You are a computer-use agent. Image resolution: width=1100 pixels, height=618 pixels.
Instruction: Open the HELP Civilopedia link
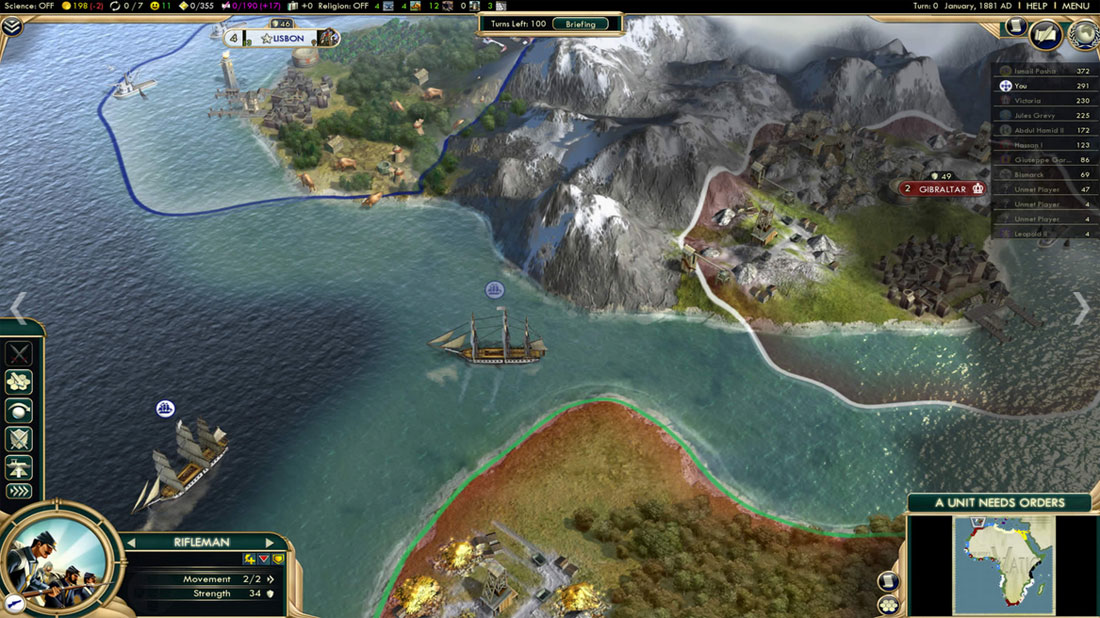1036,6
